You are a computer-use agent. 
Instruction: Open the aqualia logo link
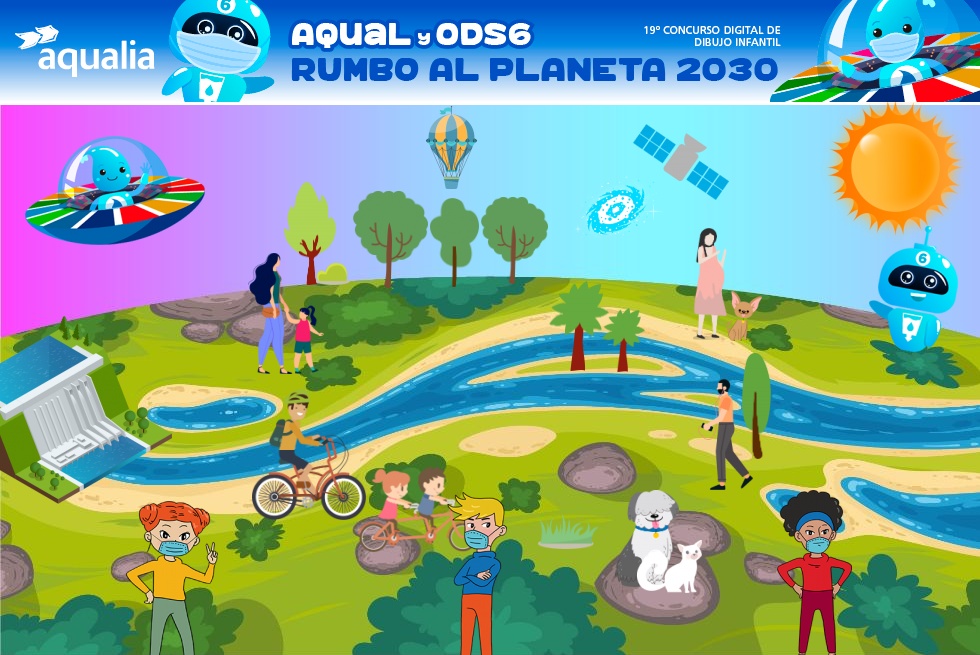[x=85, y=51]
